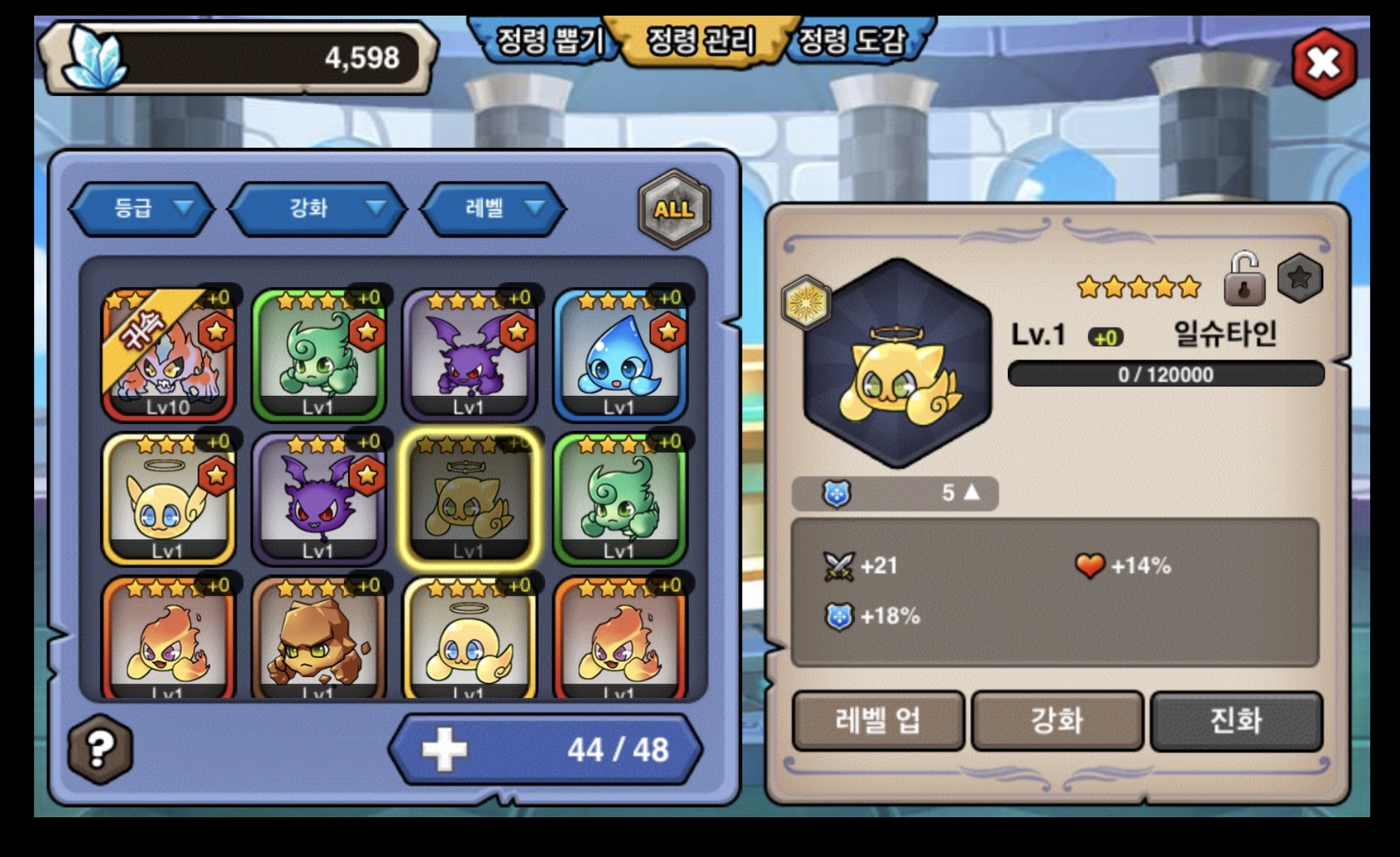Toggle the ALL filter hexagon
Screen dimensions: 1400x857
coord(674,209)
